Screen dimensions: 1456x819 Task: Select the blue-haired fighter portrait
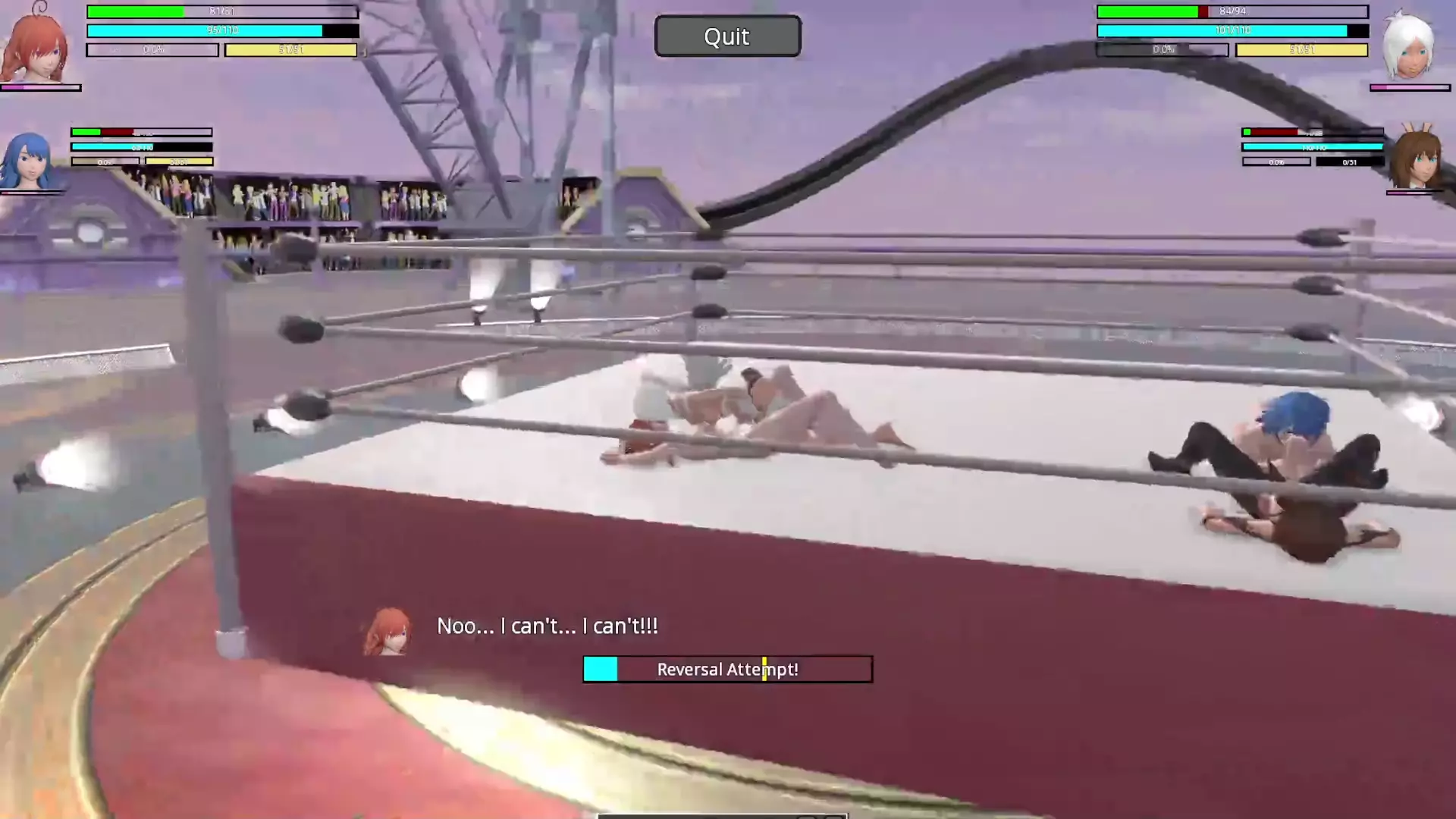[29, 161]
